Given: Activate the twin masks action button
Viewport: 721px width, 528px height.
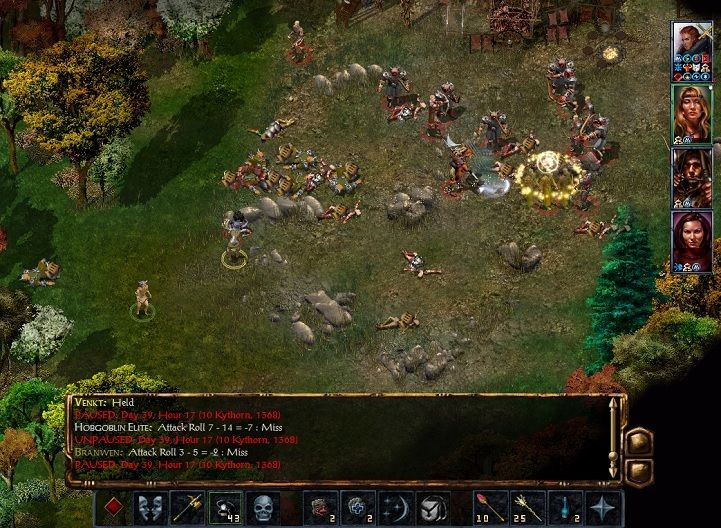Looking at the screenshot, I should (150, 508).
